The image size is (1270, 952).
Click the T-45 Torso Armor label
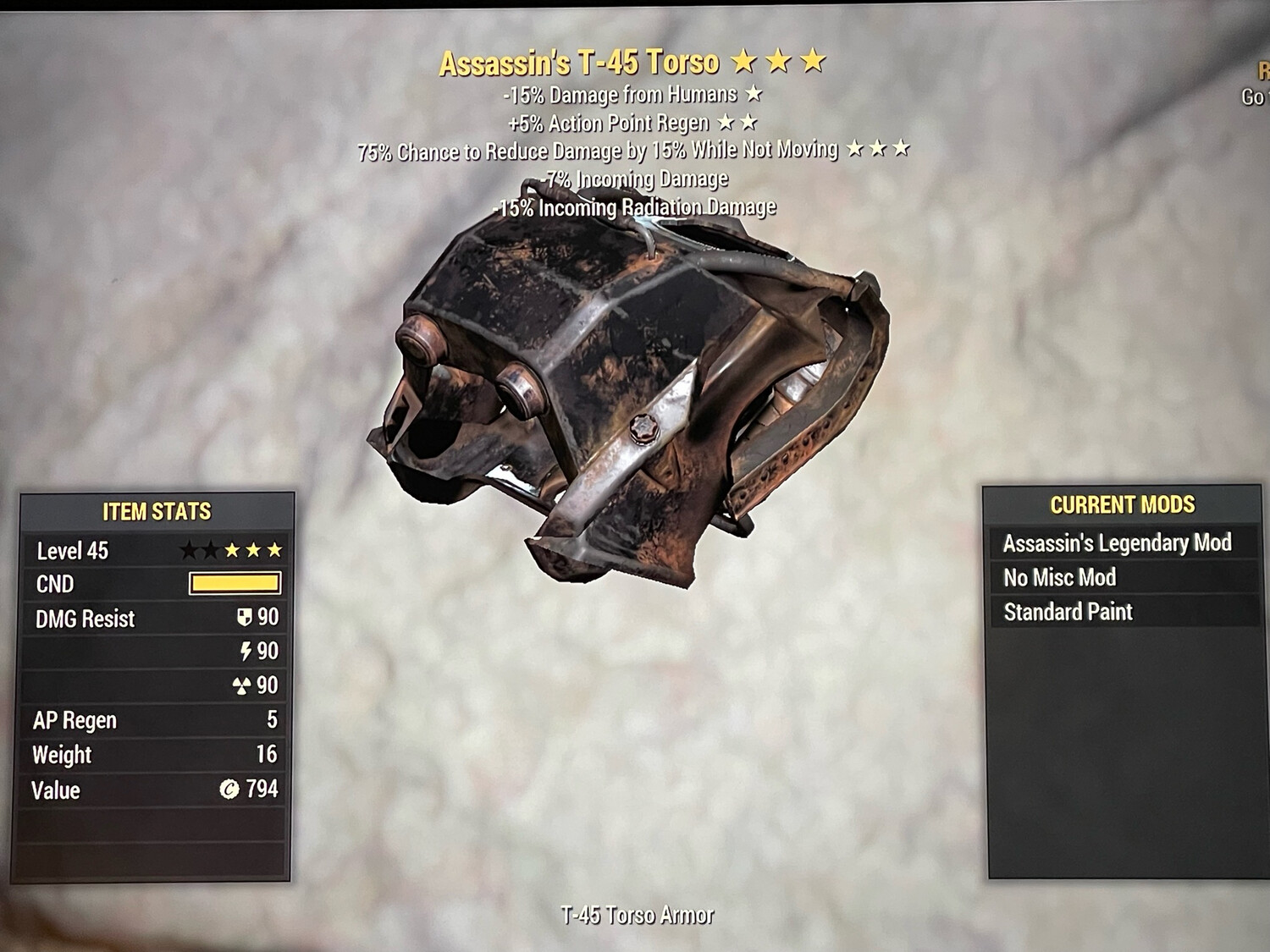[637, 915]
